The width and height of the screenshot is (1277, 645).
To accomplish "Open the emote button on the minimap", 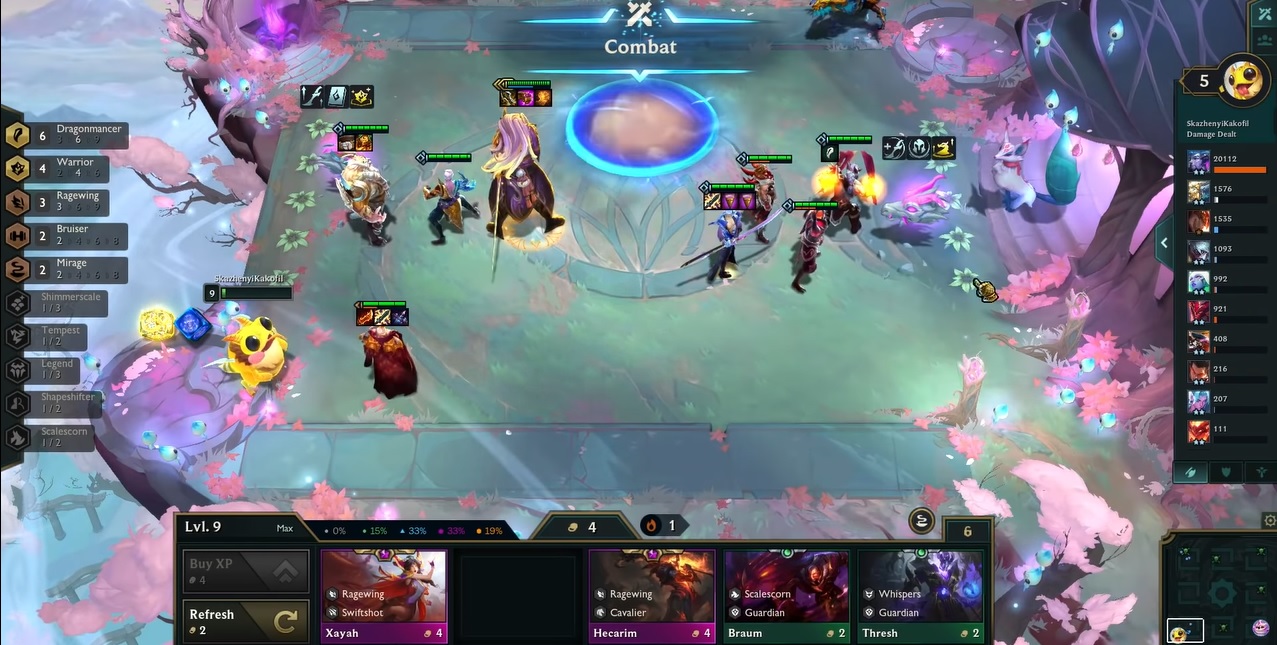I will (x=1261, y=628).
